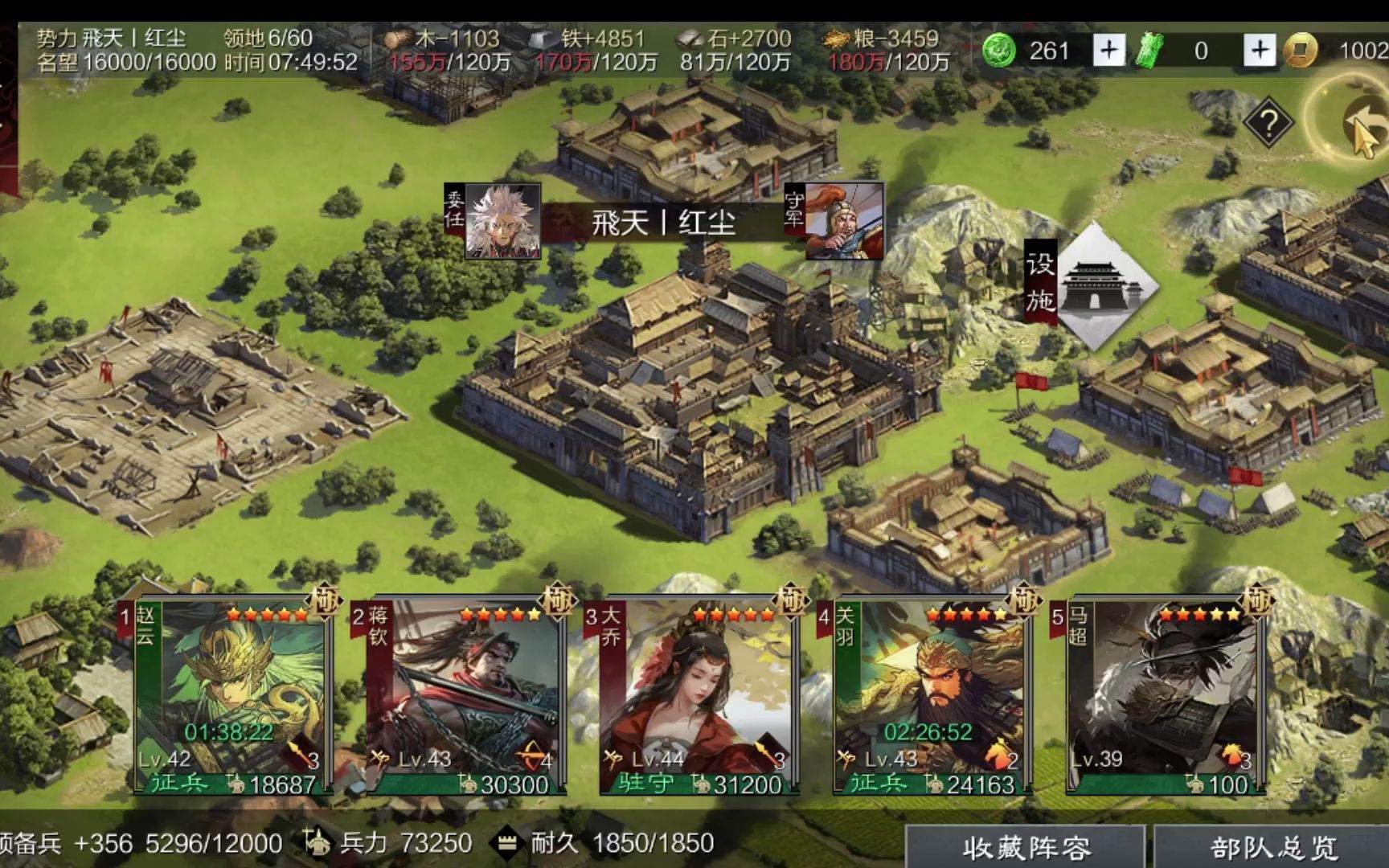The image size is (1389, 868).
Task: Open the 设施 facilities menu
Action: (1092, 284)
